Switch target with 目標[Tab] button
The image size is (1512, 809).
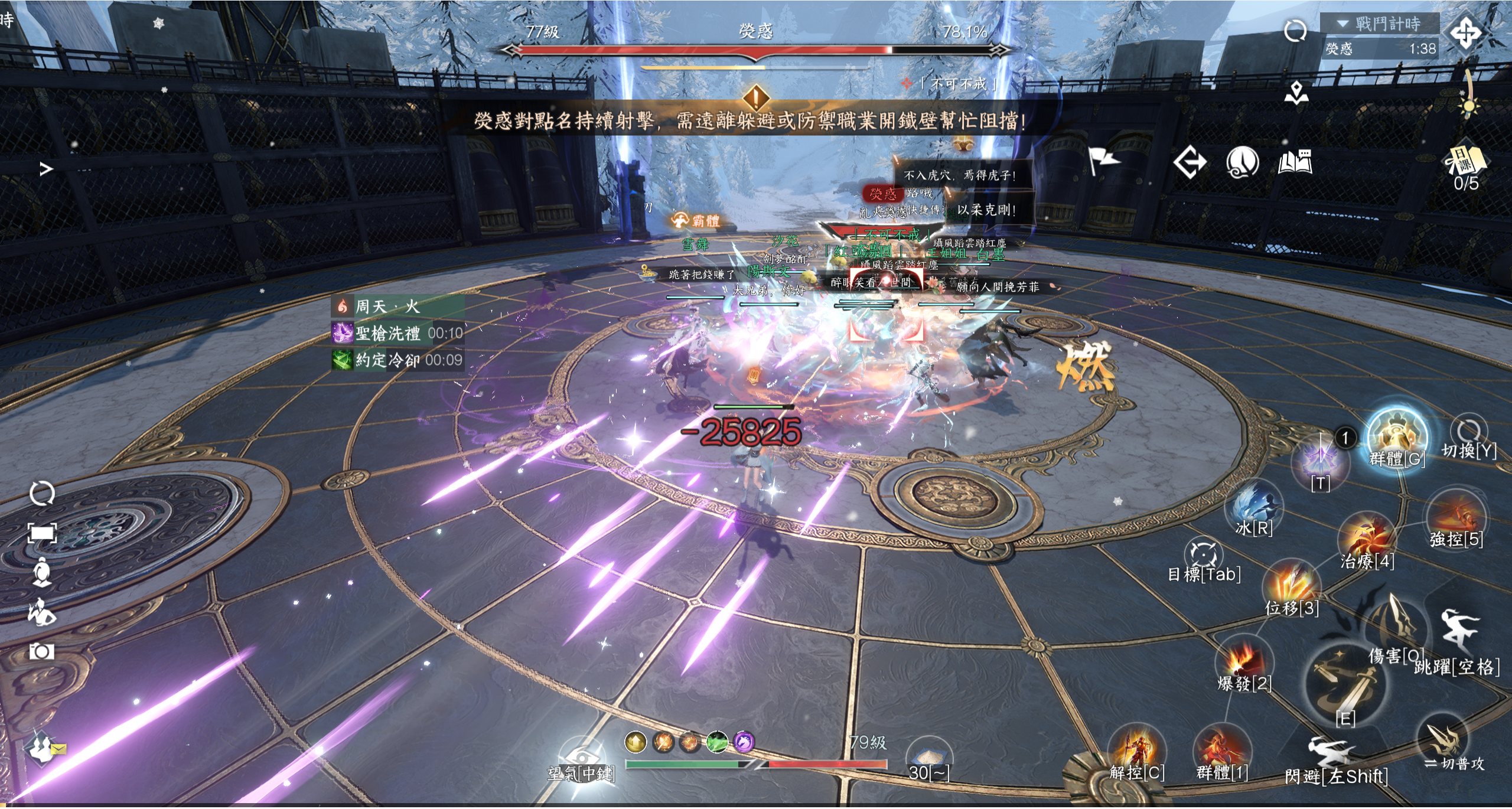(x=1204, y=555)
